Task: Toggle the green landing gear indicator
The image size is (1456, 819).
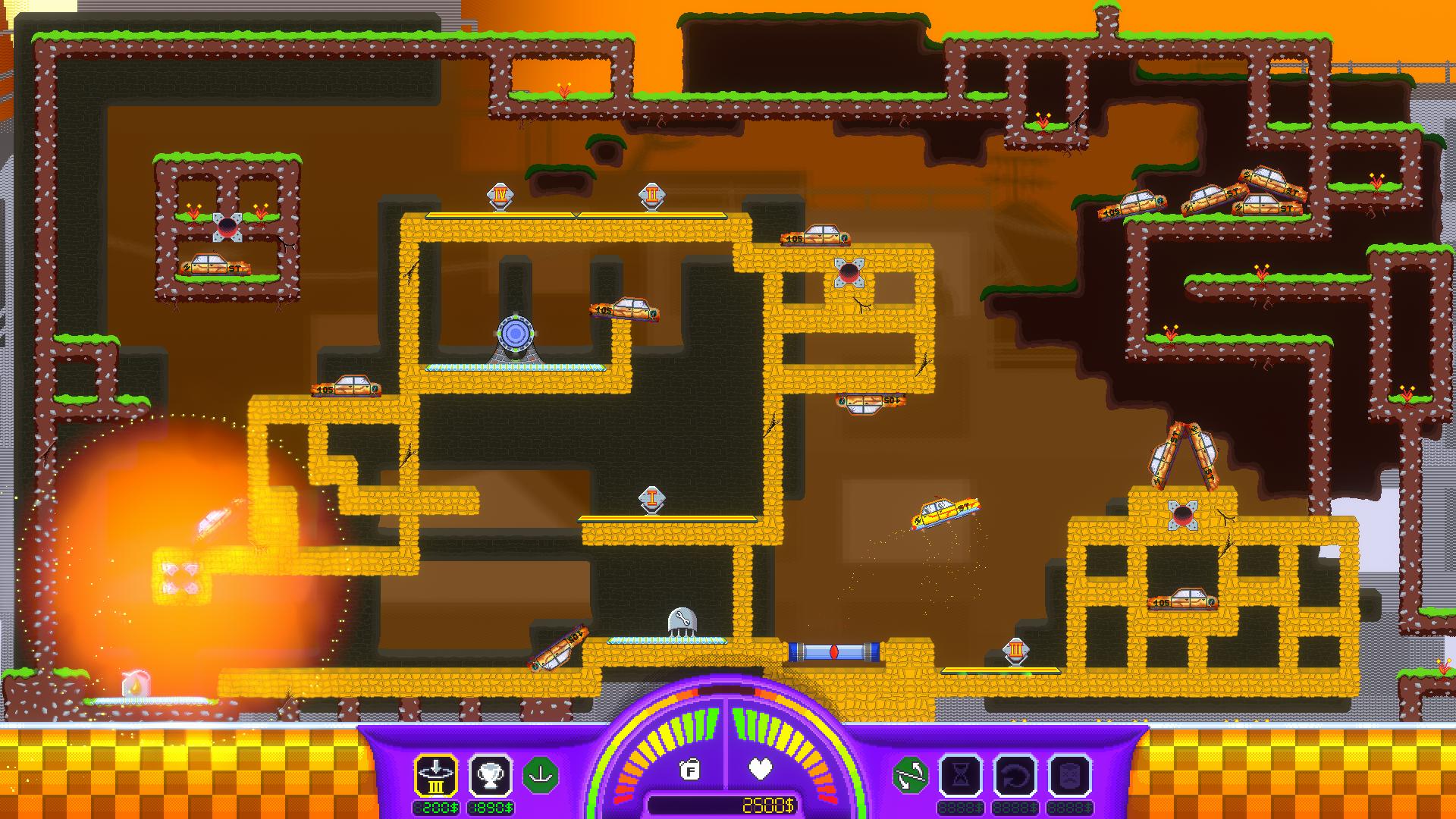Action: click(x=541, y=776)
